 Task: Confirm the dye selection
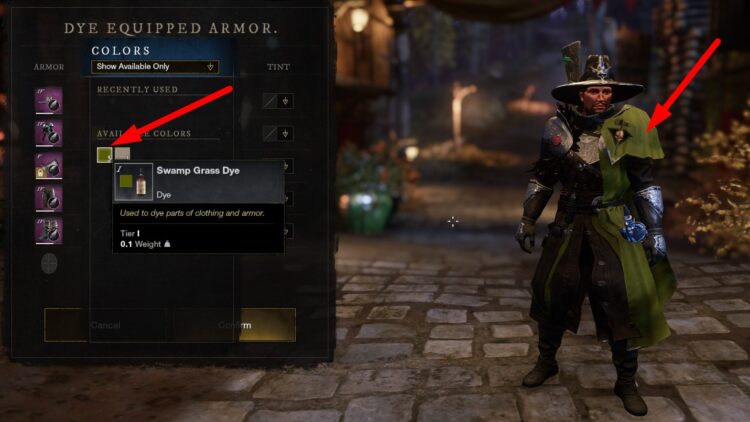236,325
